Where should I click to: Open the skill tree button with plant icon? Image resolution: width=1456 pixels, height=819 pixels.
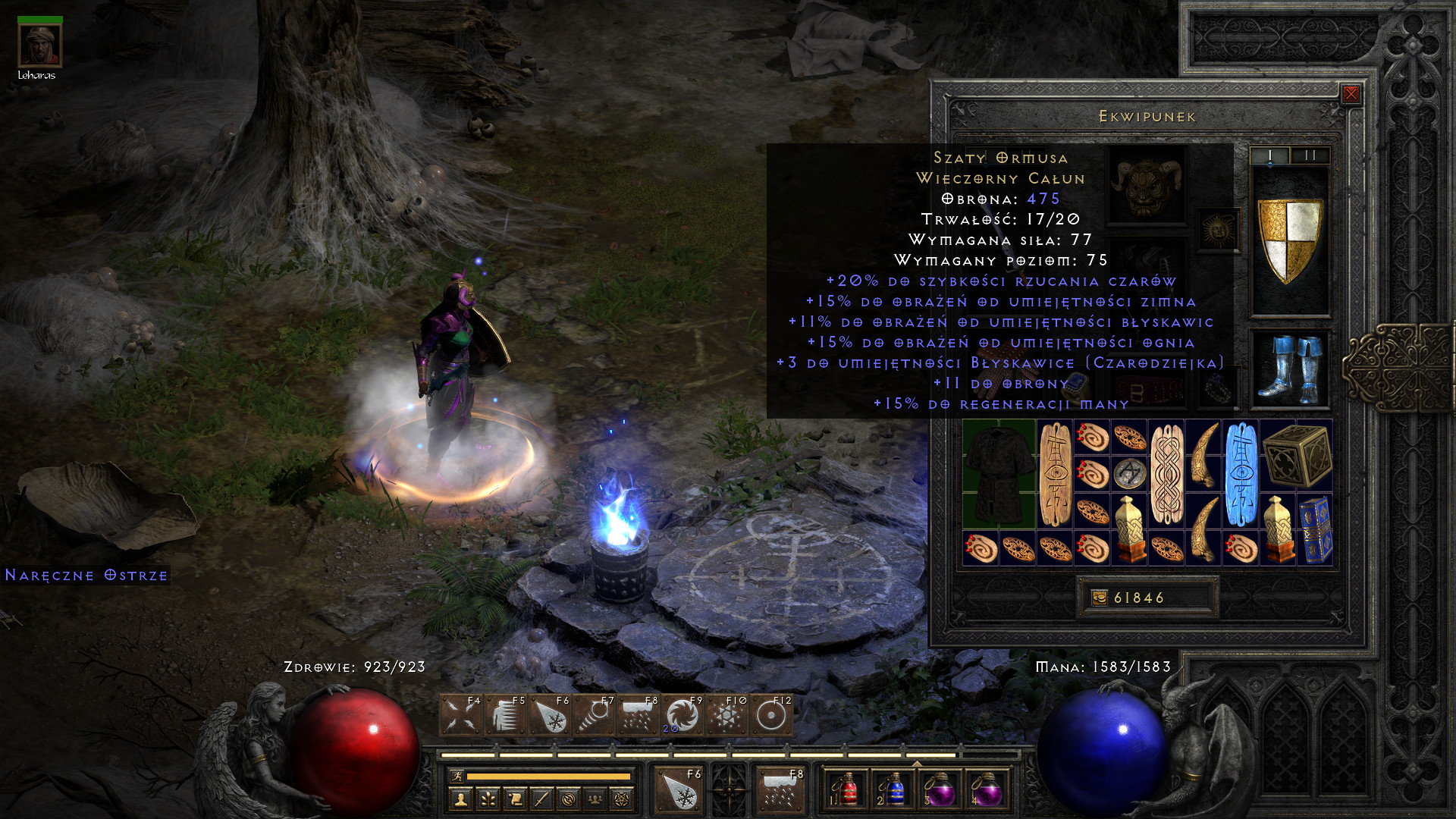488,799
